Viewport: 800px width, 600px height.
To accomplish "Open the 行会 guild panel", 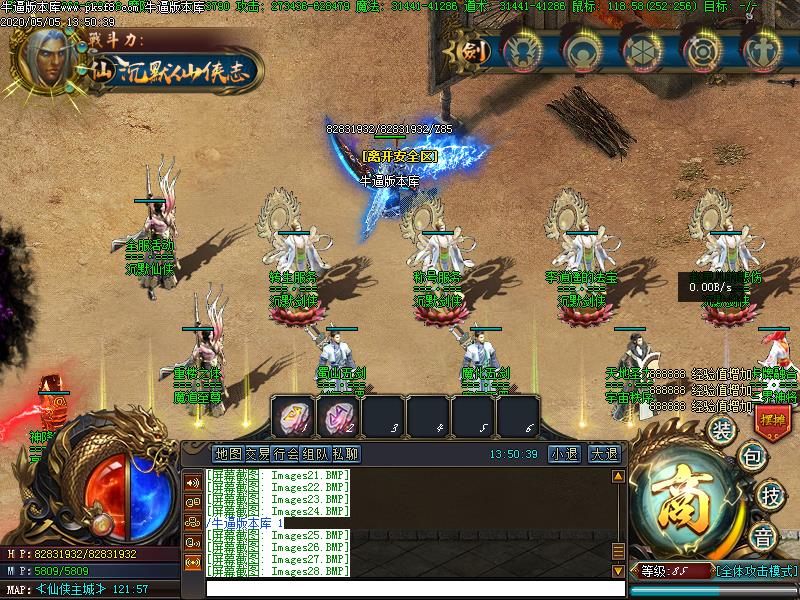I will 287,454.
